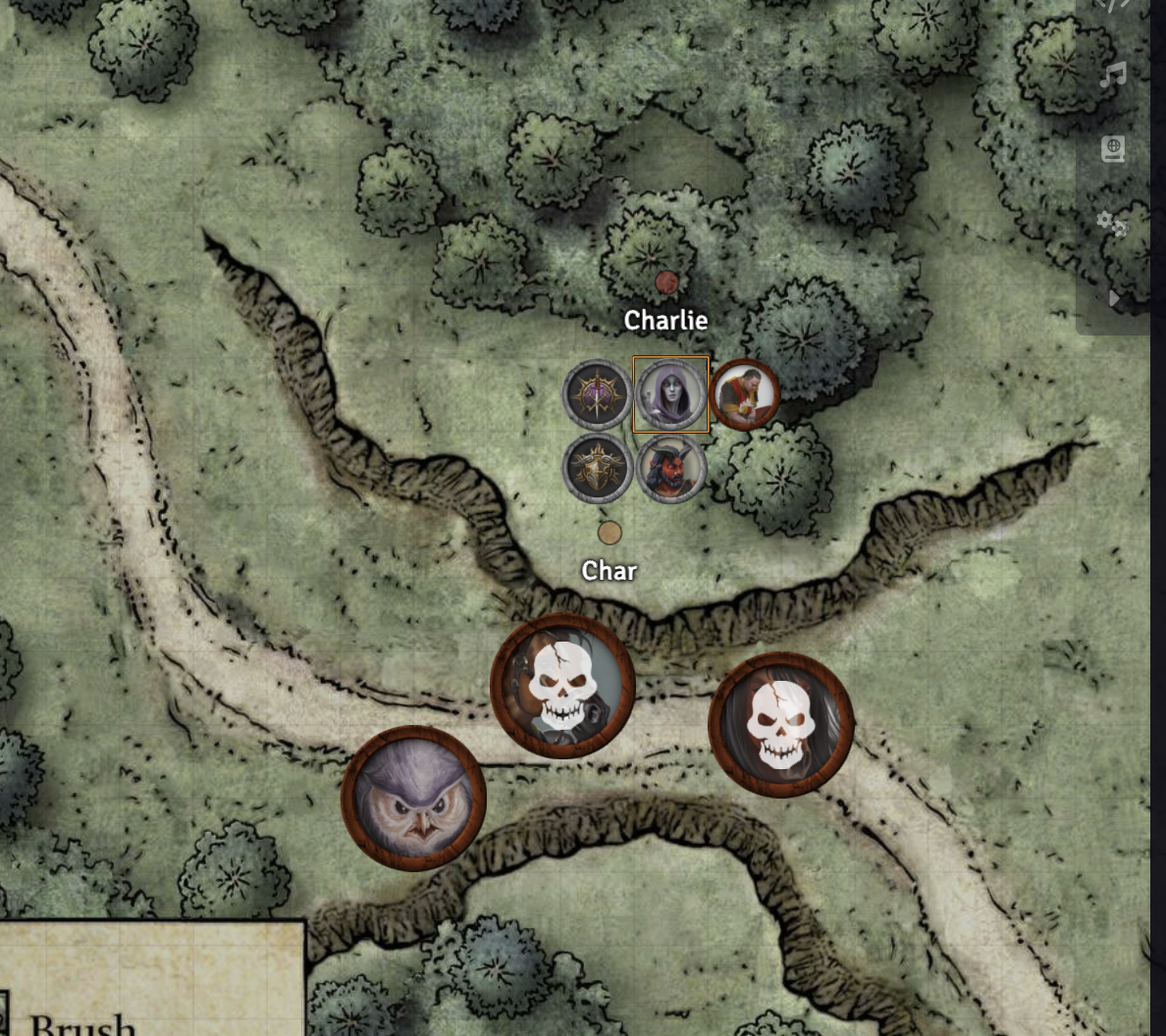Select the red-tunic man token
This screenshot has height=1036, width=1166.
[744, 394]
